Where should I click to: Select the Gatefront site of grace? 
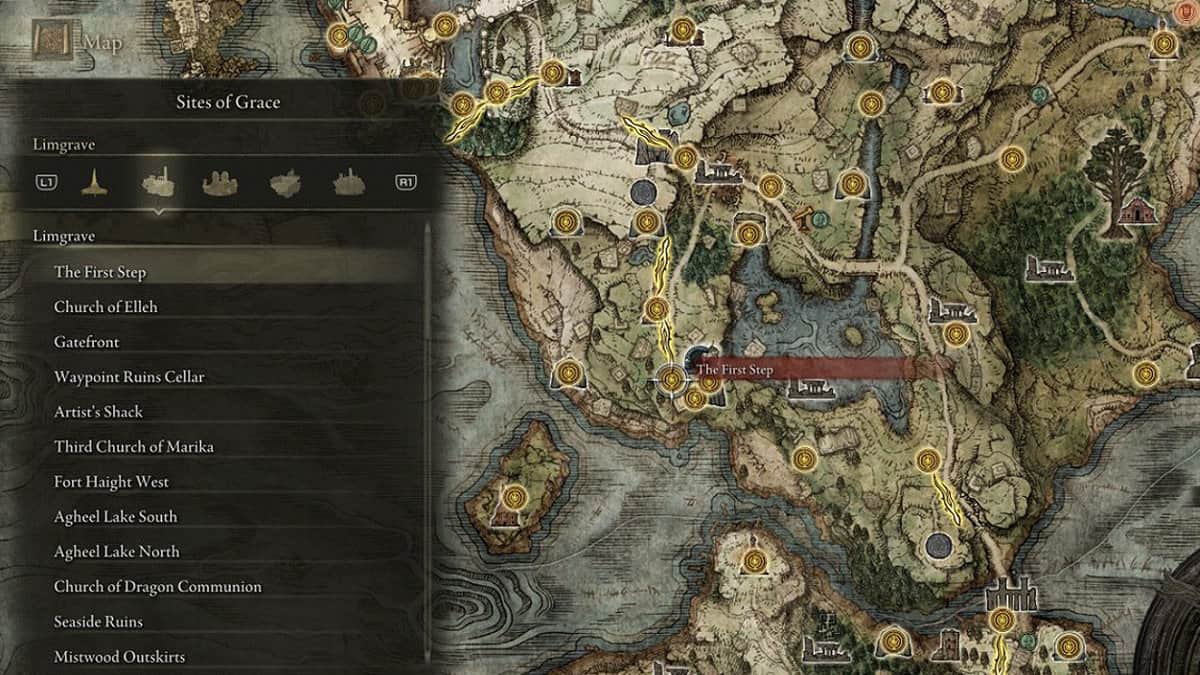[86, 342]
